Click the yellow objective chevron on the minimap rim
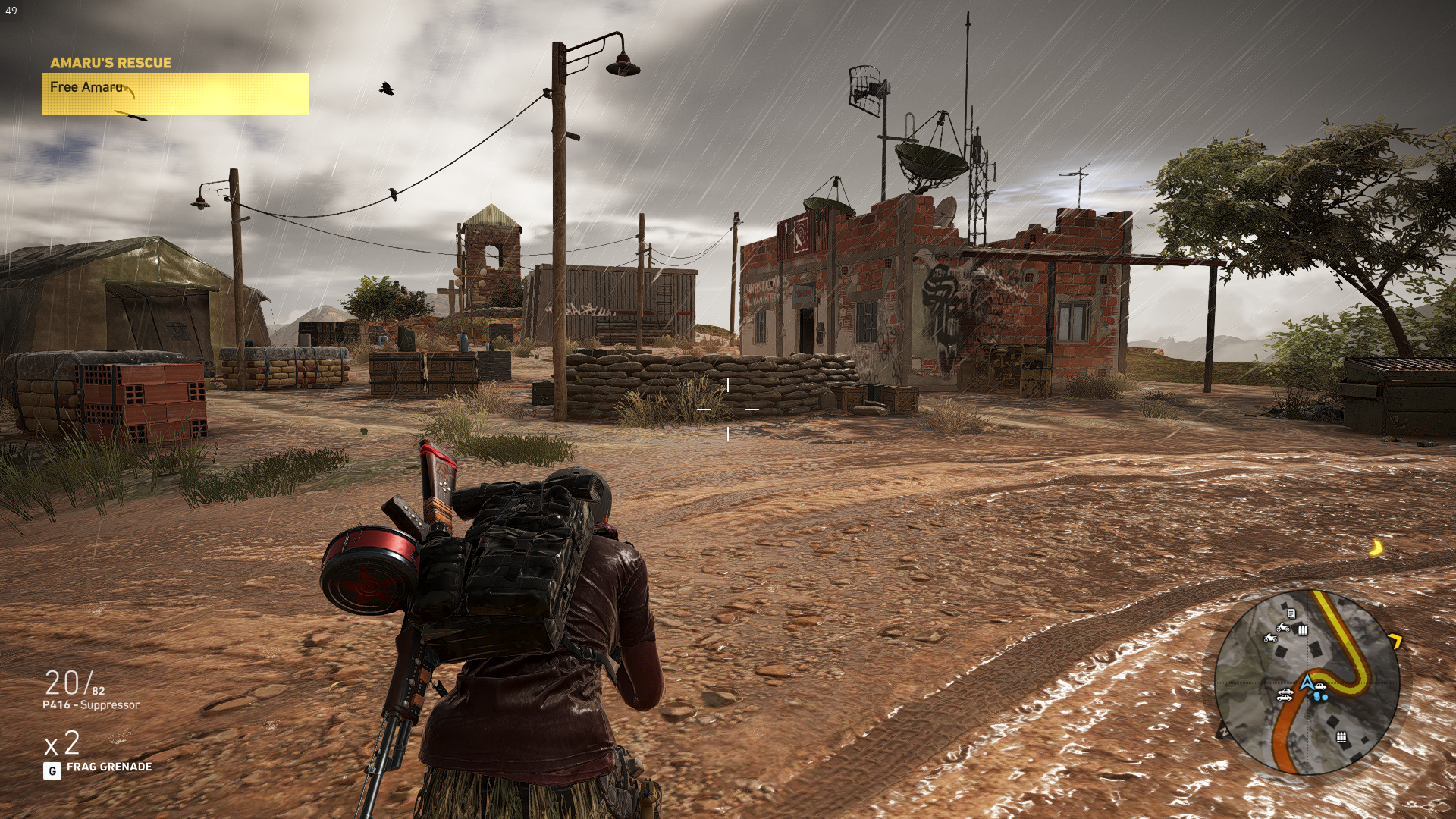 (1395, 642)
